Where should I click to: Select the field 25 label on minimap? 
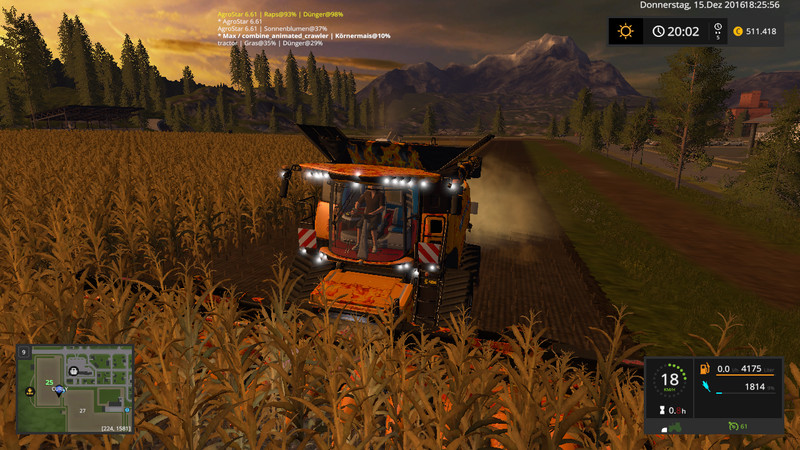(49, 382)
